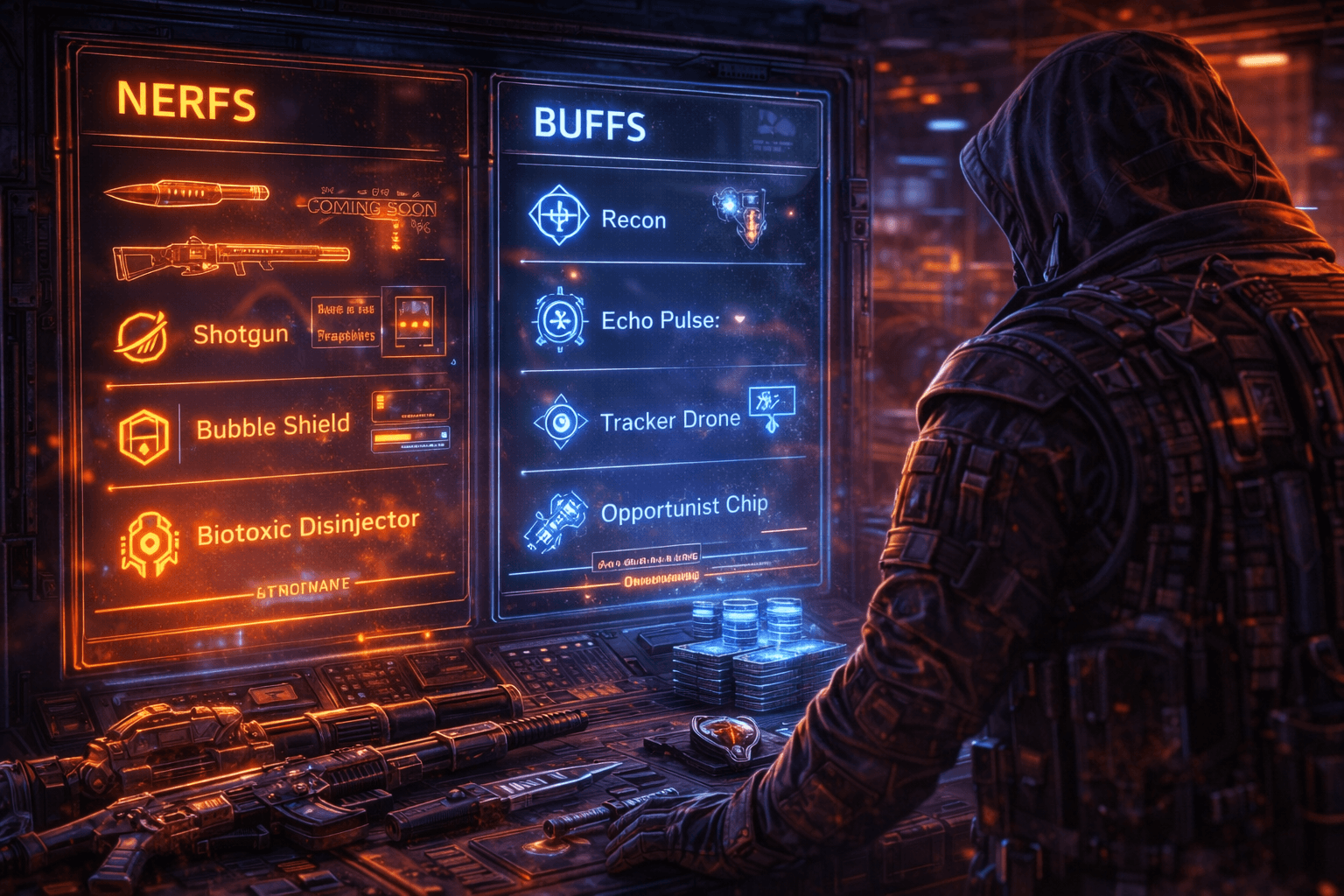Screen dimensions: 1344x896
Task: Open the Echo Pulse buff row
Action: [x=660, y=320]
